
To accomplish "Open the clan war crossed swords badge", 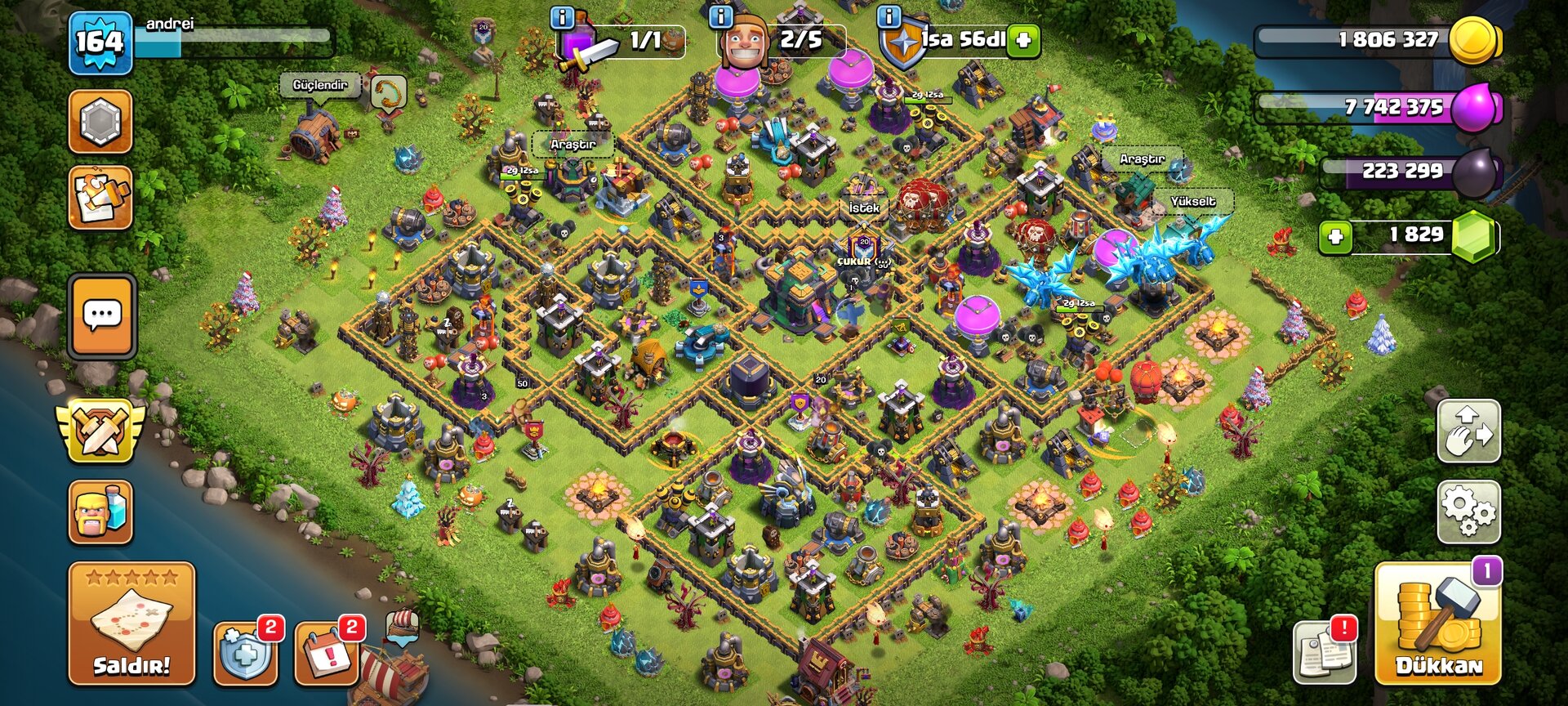I will click(x=100, y=430).
